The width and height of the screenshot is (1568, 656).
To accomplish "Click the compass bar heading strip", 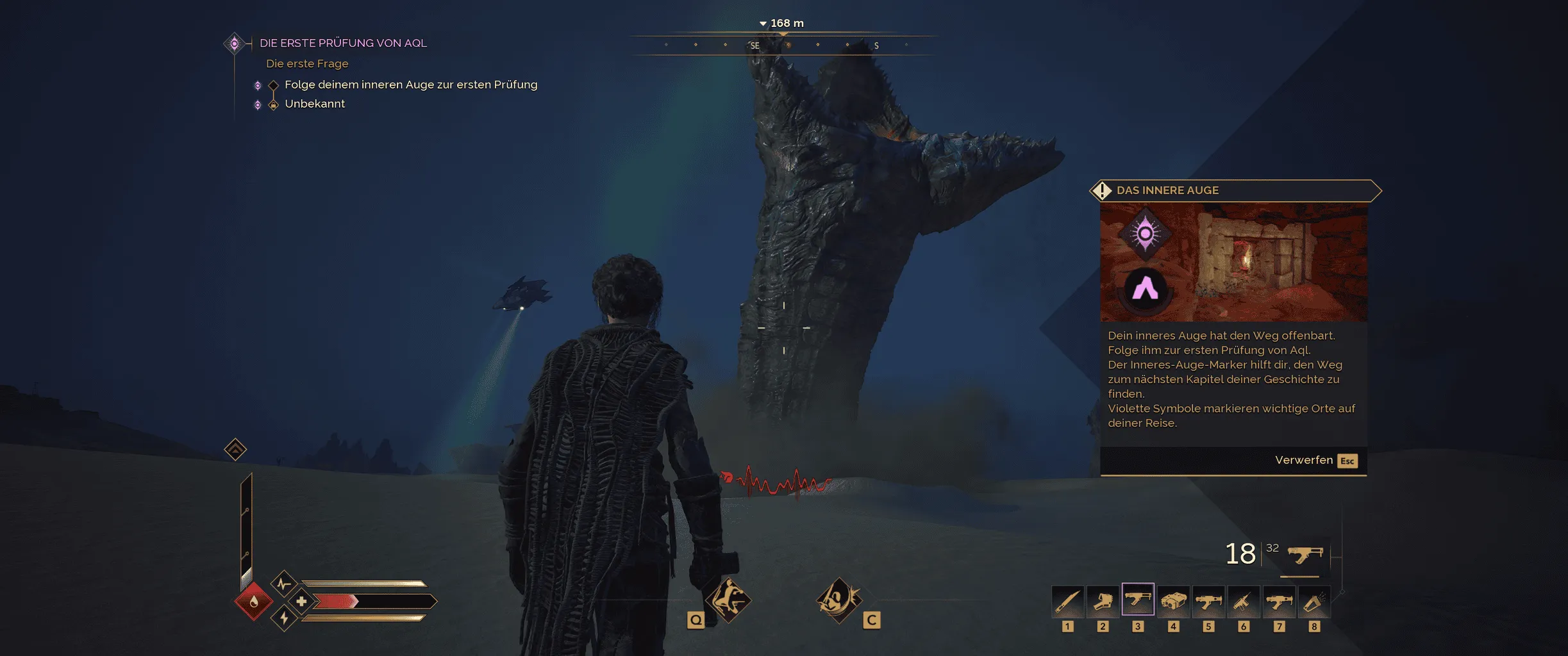I will point(783,45).
